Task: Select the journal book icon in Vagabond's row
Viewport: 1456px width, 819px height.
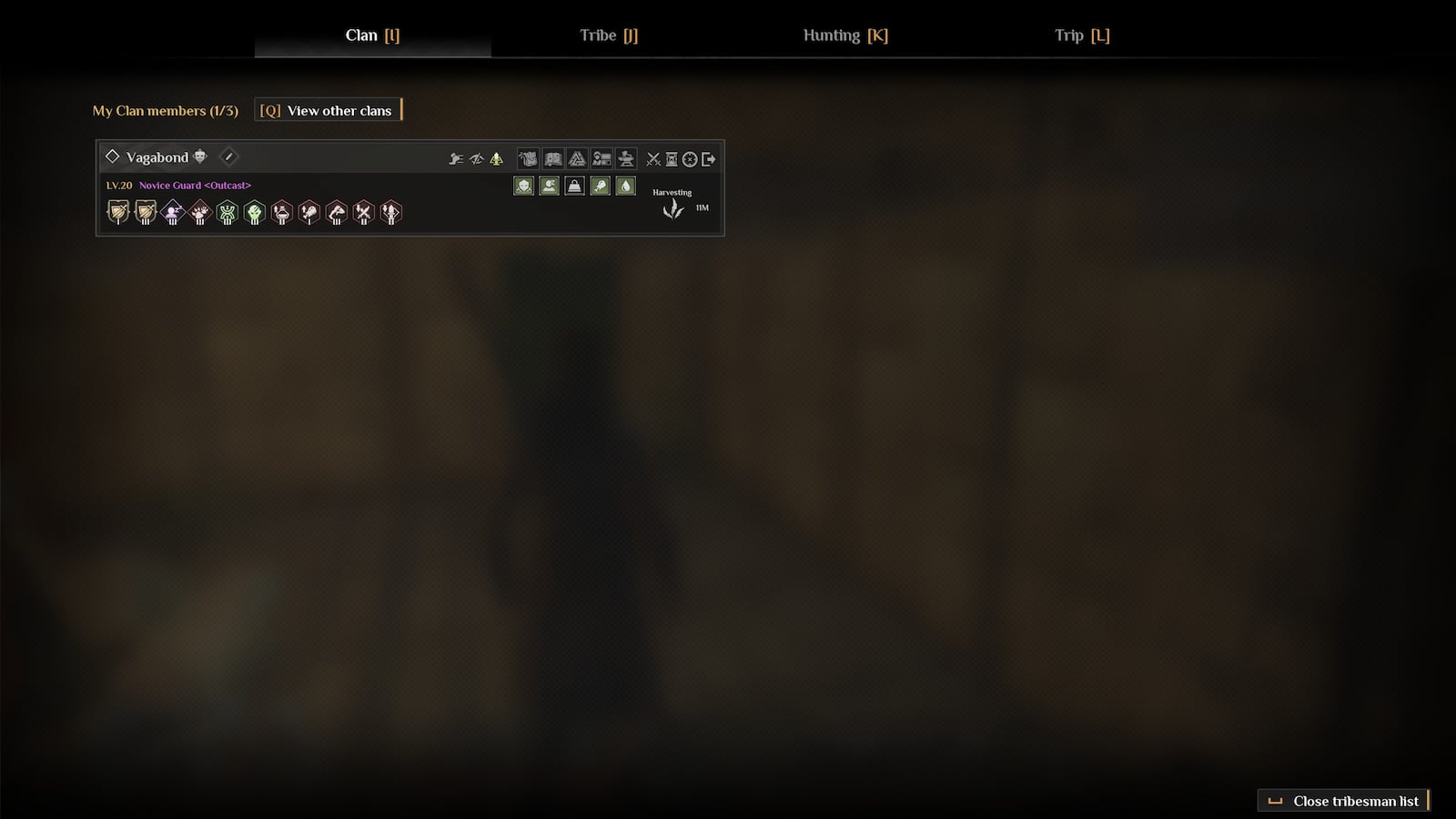Action: tap(552, 157)
